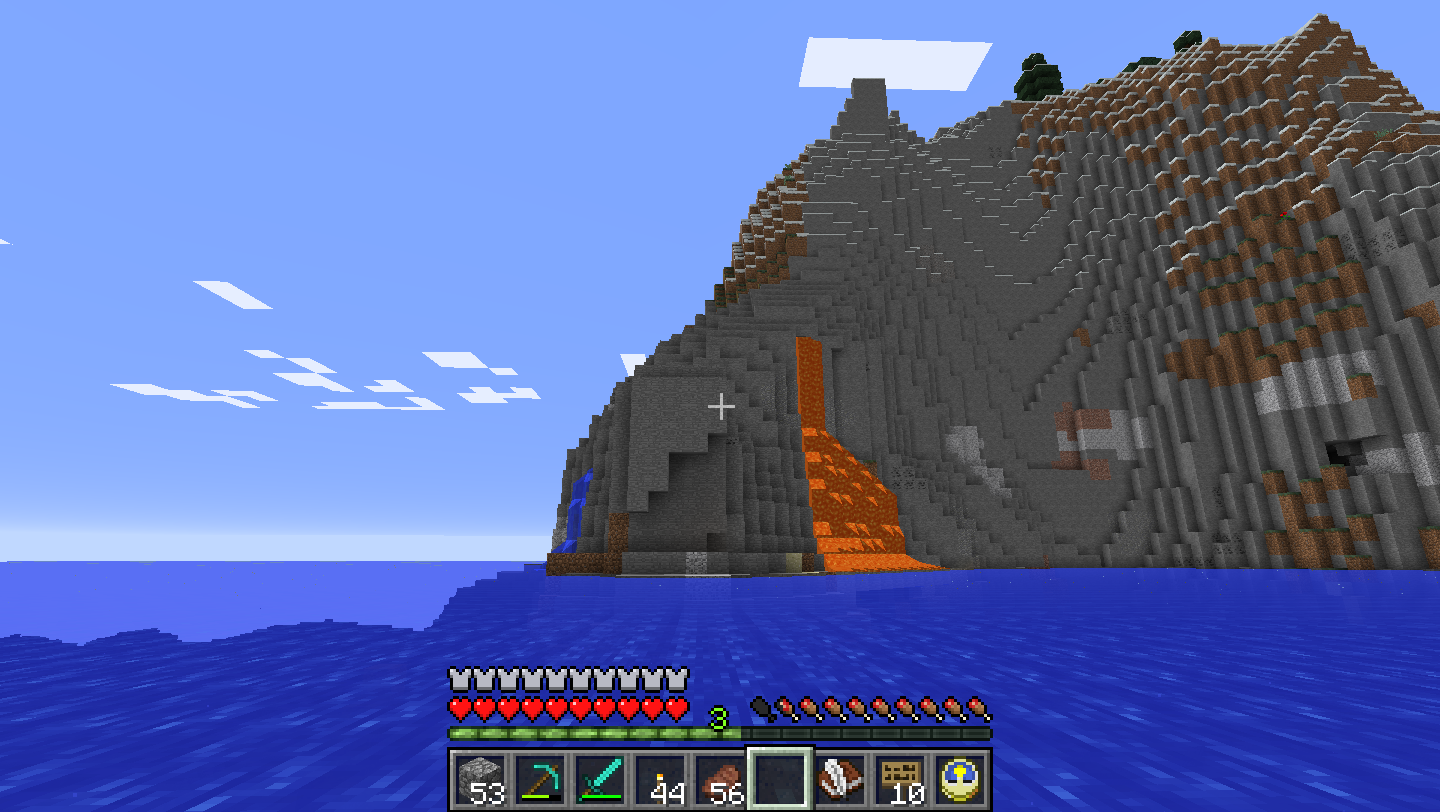
Task: Select the clock in the last slot
Action: 960,778
